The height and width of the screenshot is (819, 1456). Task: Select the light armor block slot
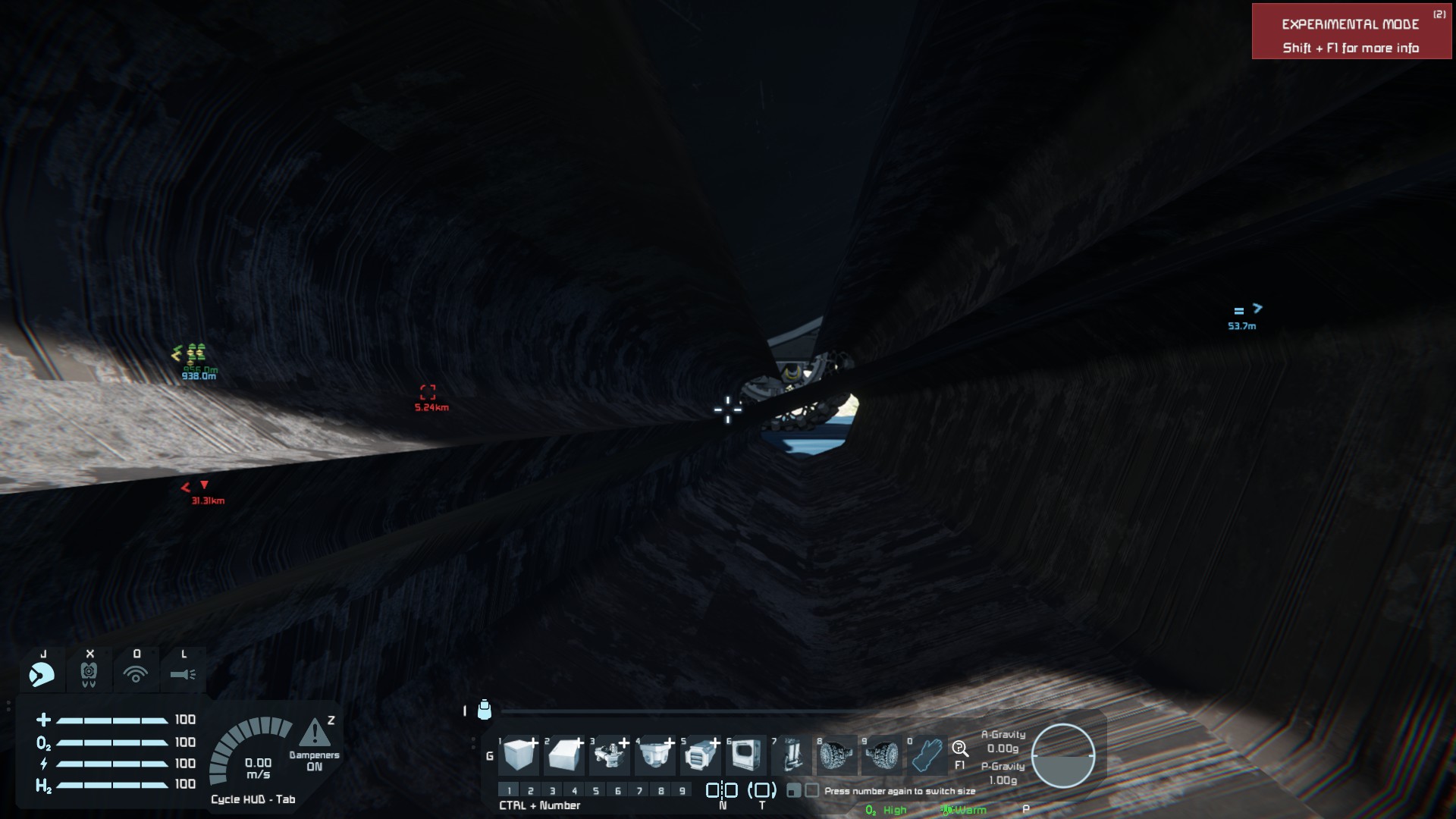tap(519, 755)
